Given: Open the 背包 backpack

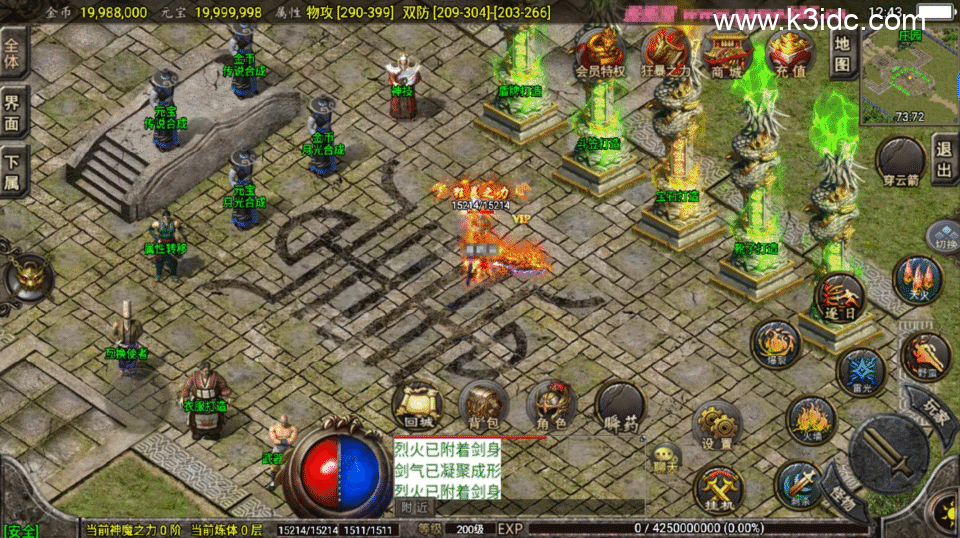Looking at the screenshot, I should coord(484,404).
